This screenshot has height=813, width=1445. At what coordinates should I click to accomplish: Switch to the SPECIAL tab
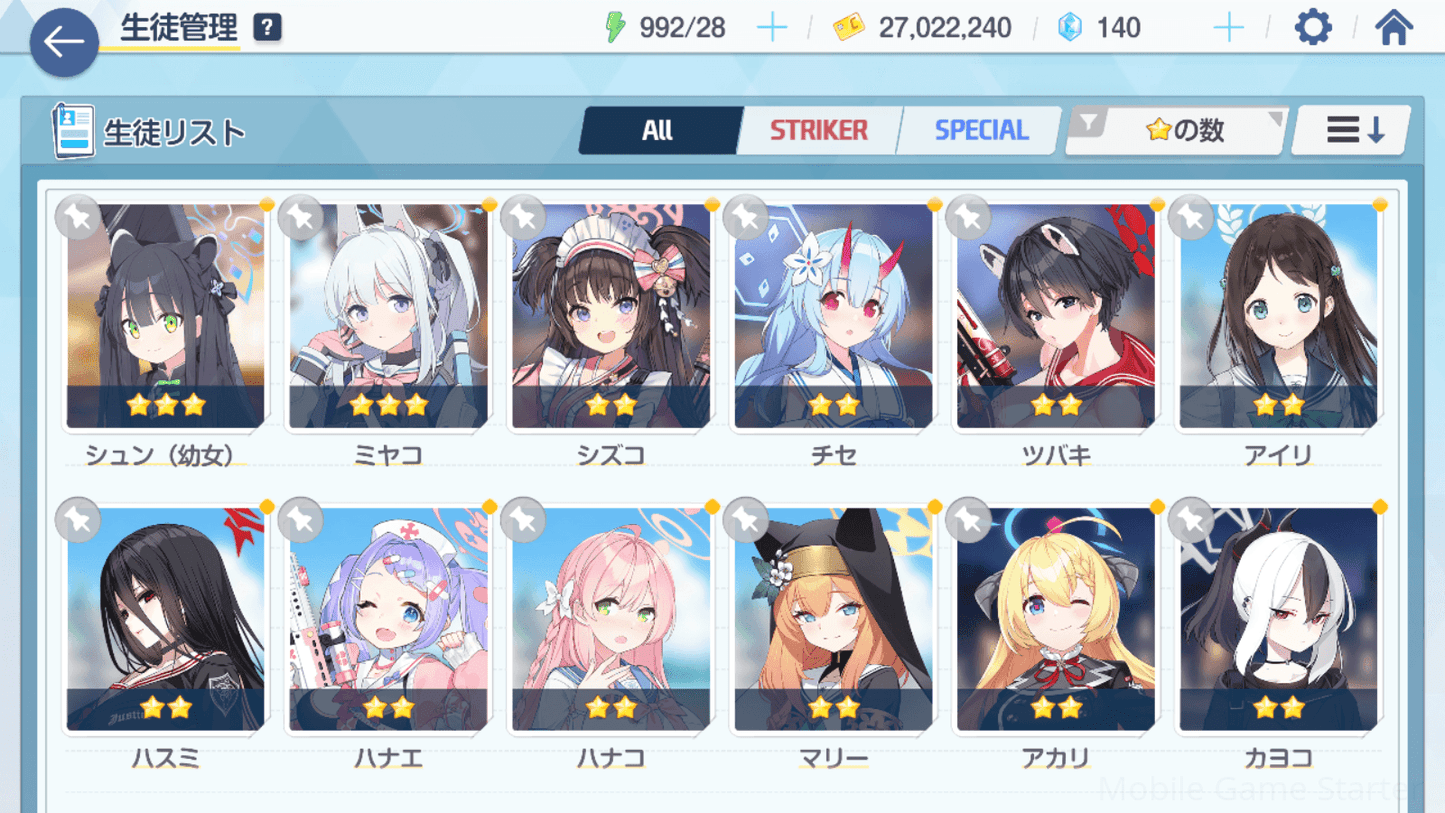980,130
